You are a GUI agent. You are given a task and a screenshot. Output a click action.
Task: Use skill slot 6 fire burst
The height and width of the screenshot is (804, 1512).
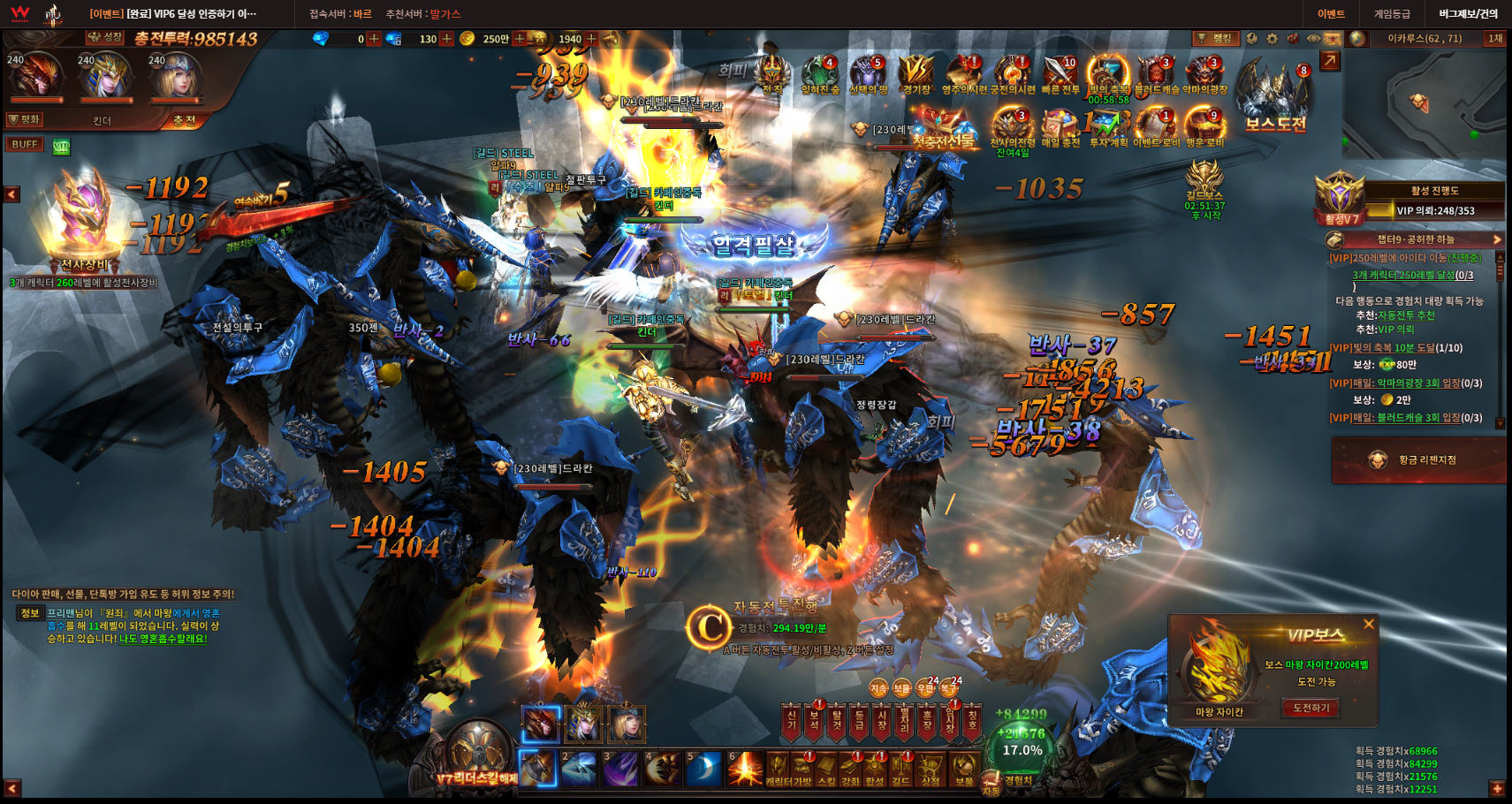tap(745, 769)
